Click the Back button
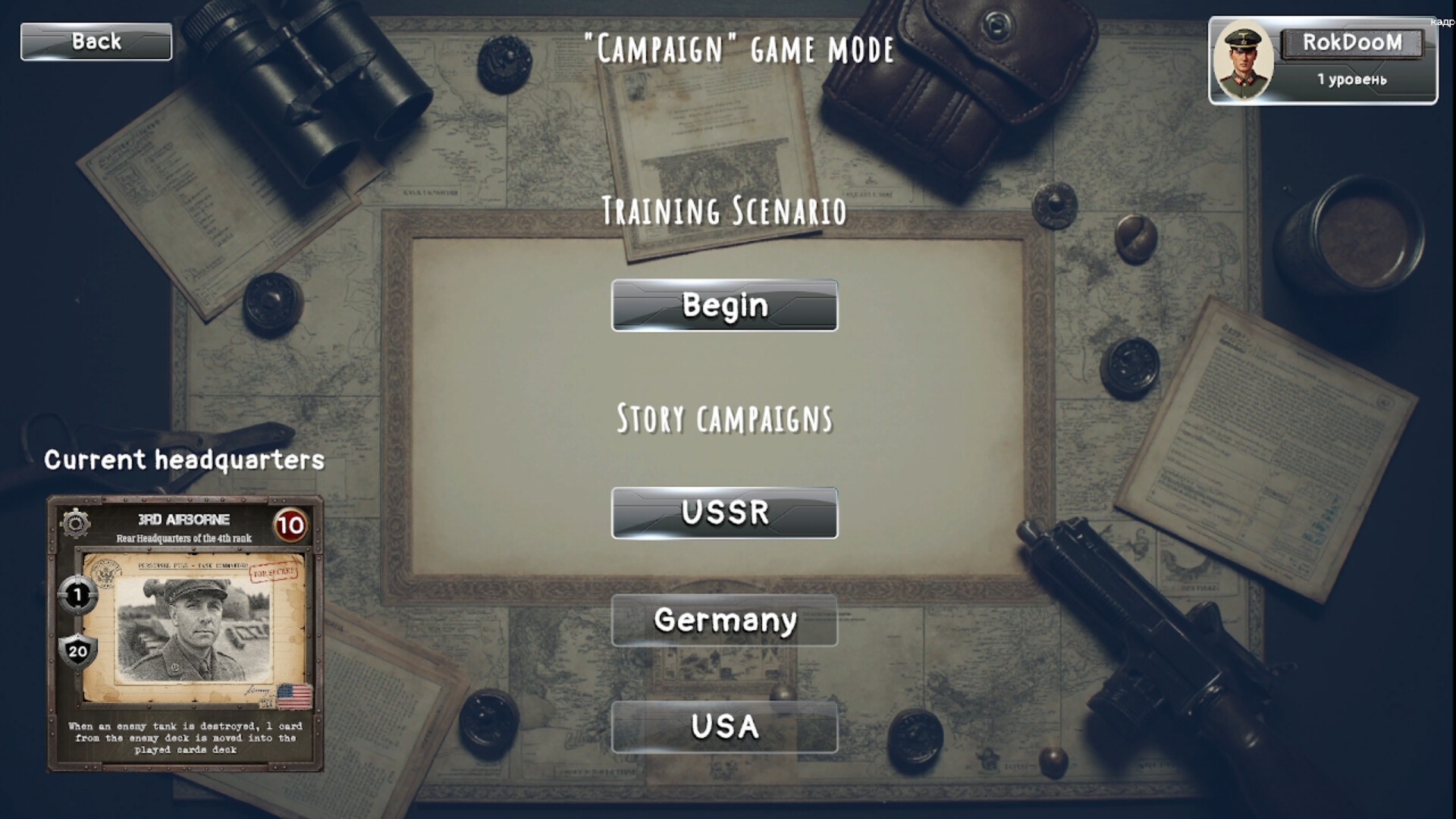The width and height of the screenshot is (1456, 819). pos(95,42)
